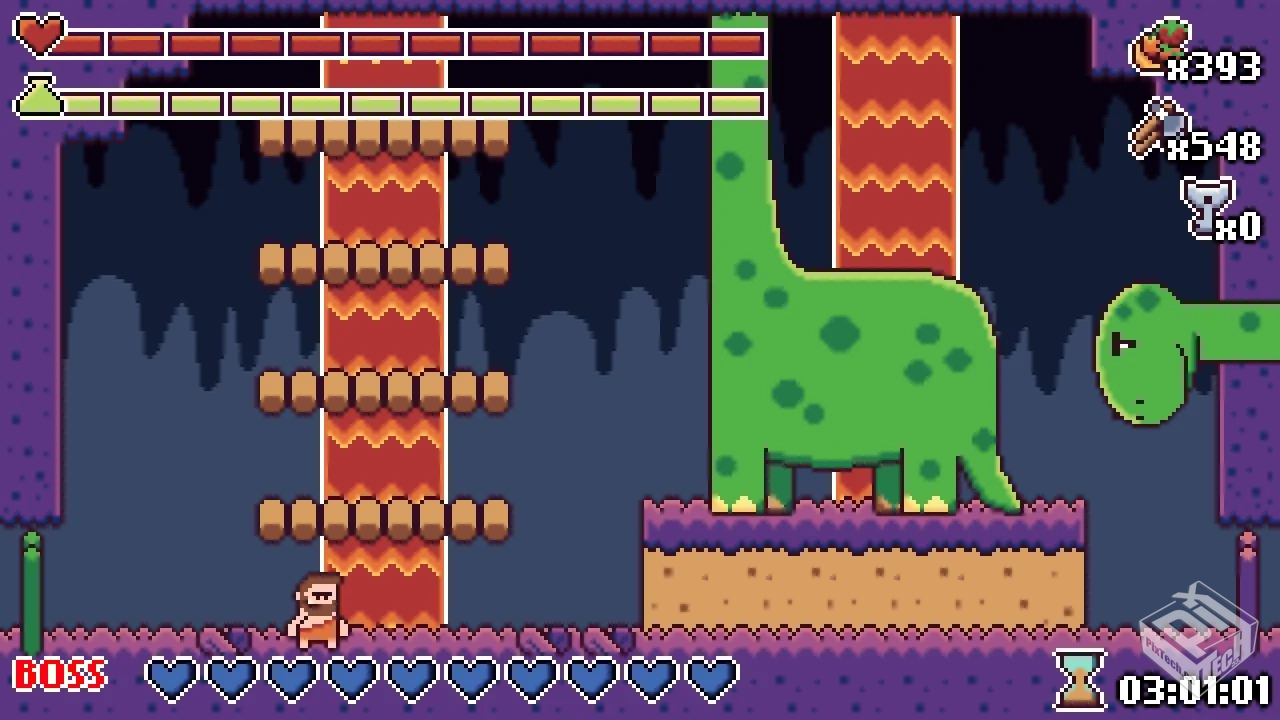The height and width of the screenshot is (720, 1280).
Task: Click the hourglass timer icon
Action: coord(1080,679)
